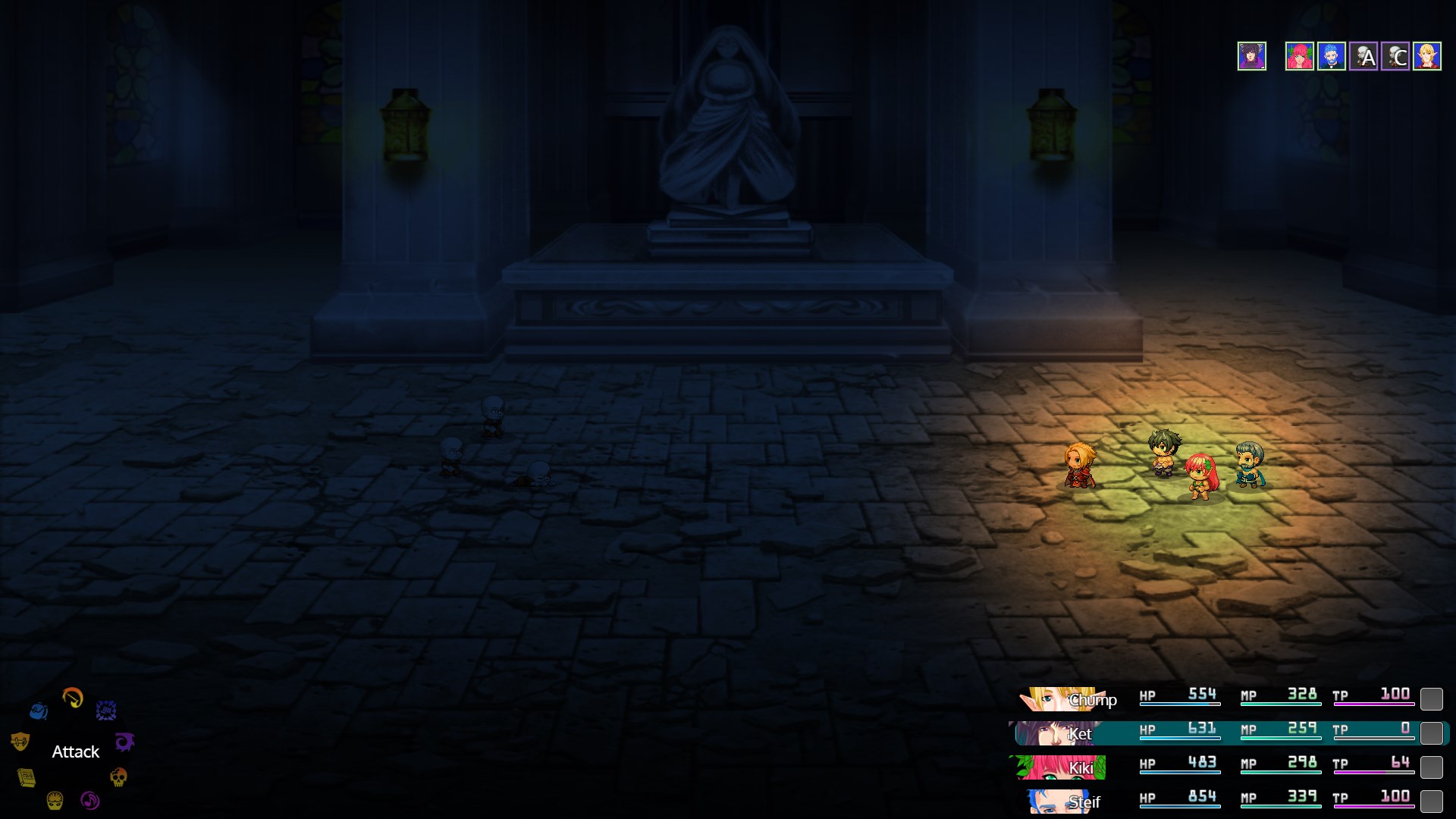
Task: Select the orange Attack sword icon
Action: pos(72,696)
